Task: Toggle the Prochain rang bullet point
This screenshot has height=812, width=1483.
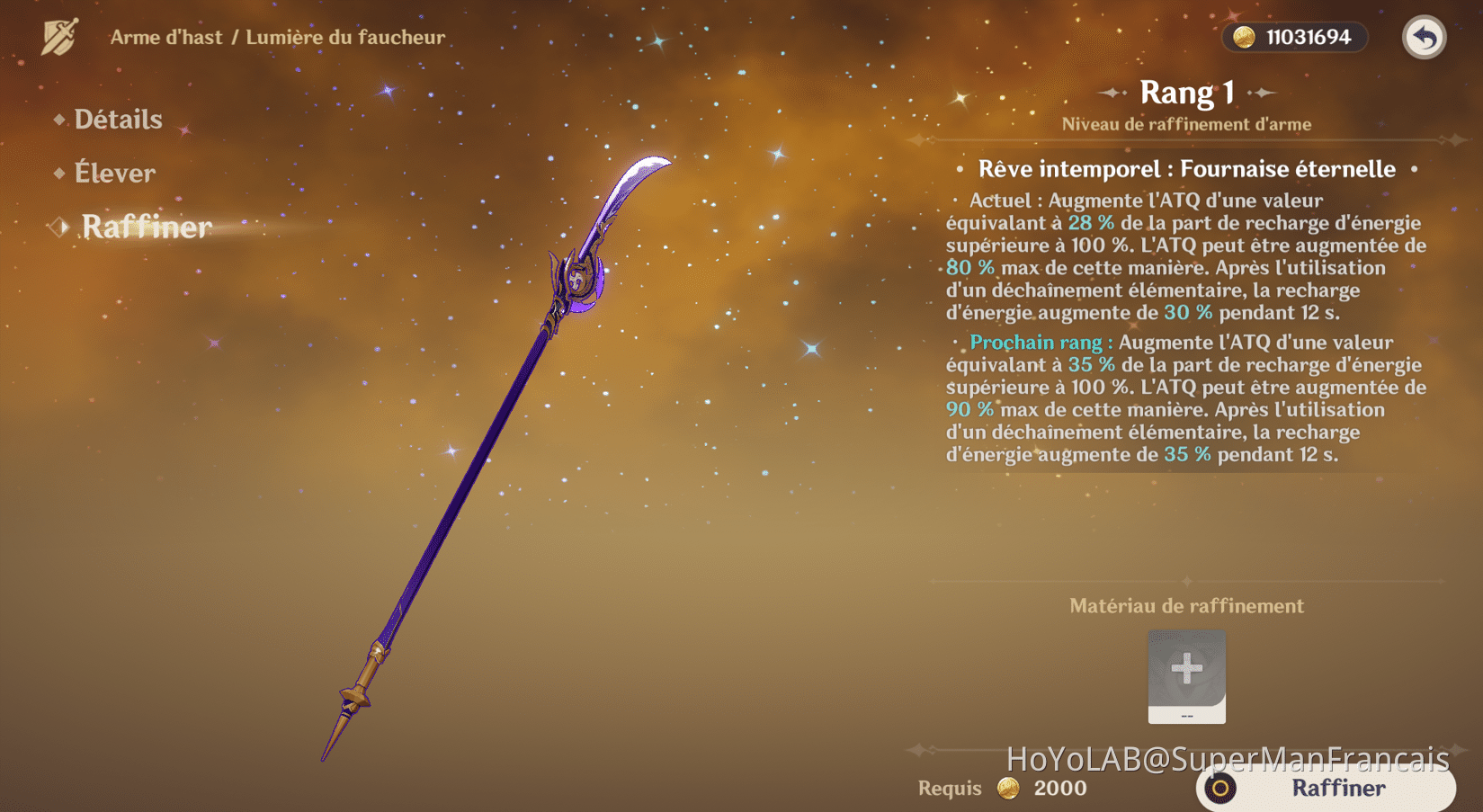Action: click(x=956, y=343)
